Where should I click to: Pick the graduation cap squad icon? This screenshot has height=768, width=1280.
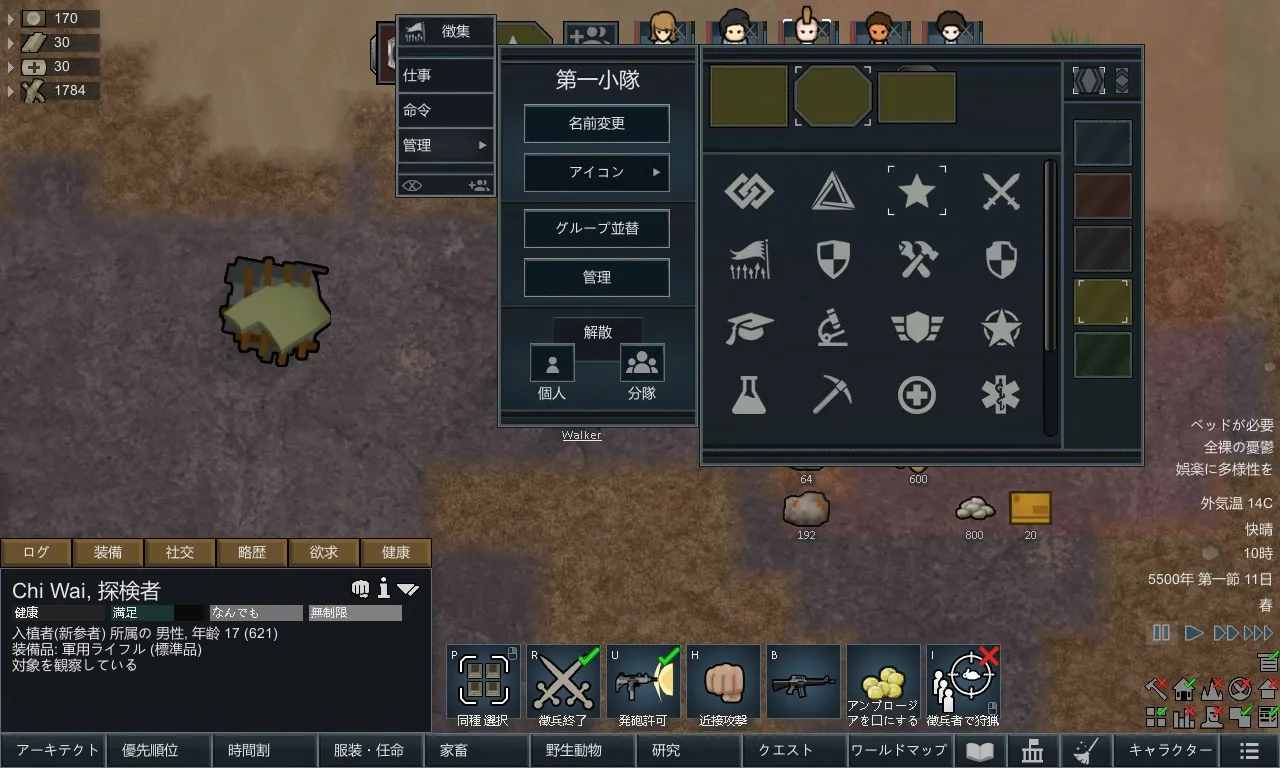pos(749,328)
